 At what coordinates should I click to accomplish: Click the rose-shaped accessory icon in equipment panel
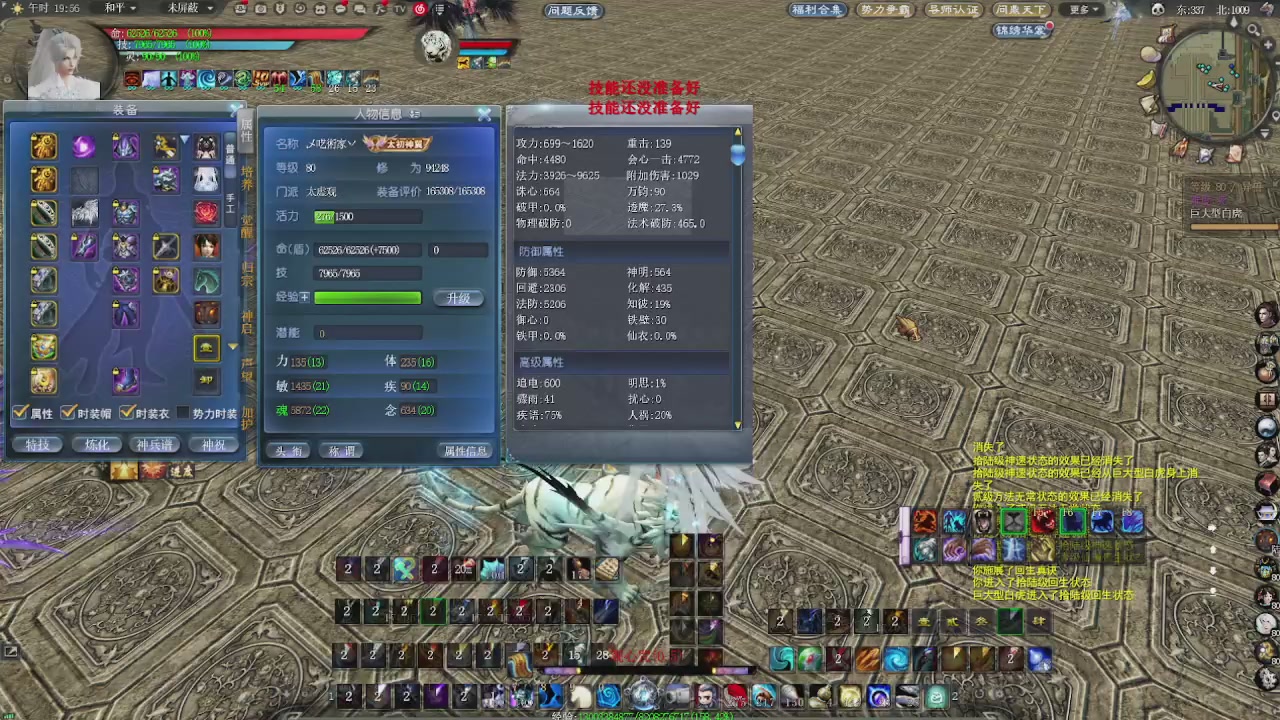click(x=205, y=212)
